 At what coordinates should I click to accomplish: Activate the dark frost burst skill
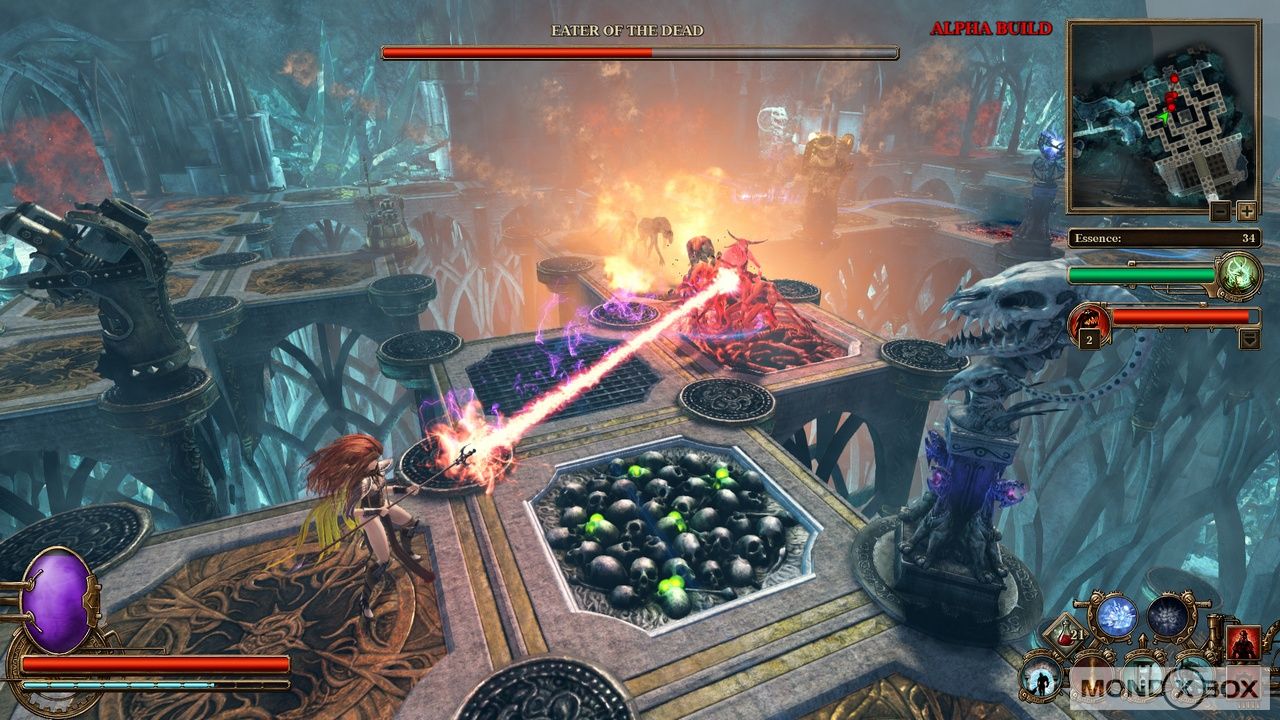1167,616
